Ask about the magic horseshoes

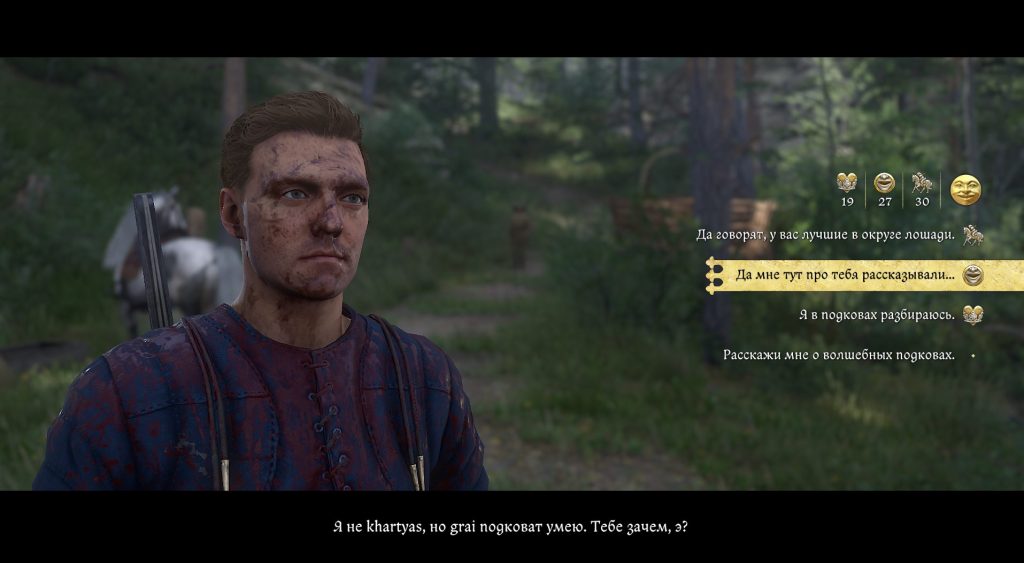pos(838,355)
